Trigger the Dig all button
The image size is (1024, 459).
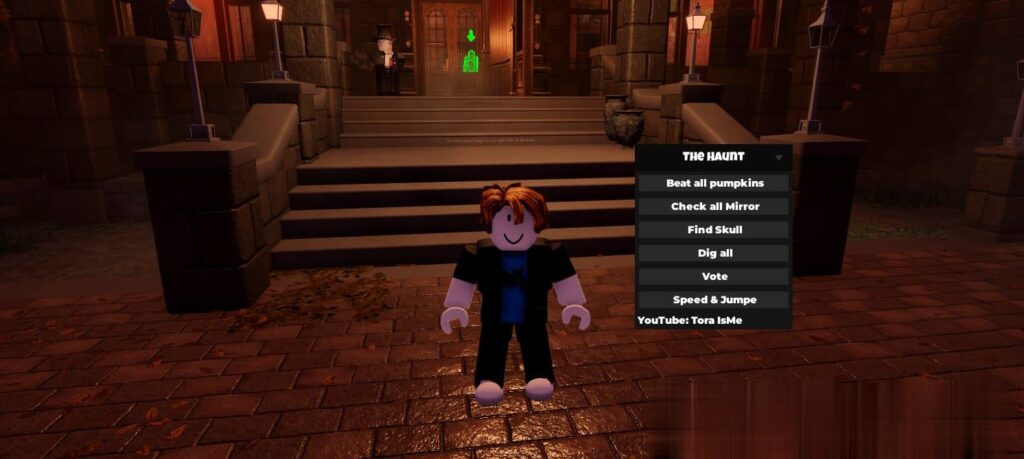click(x=714, y=253)
